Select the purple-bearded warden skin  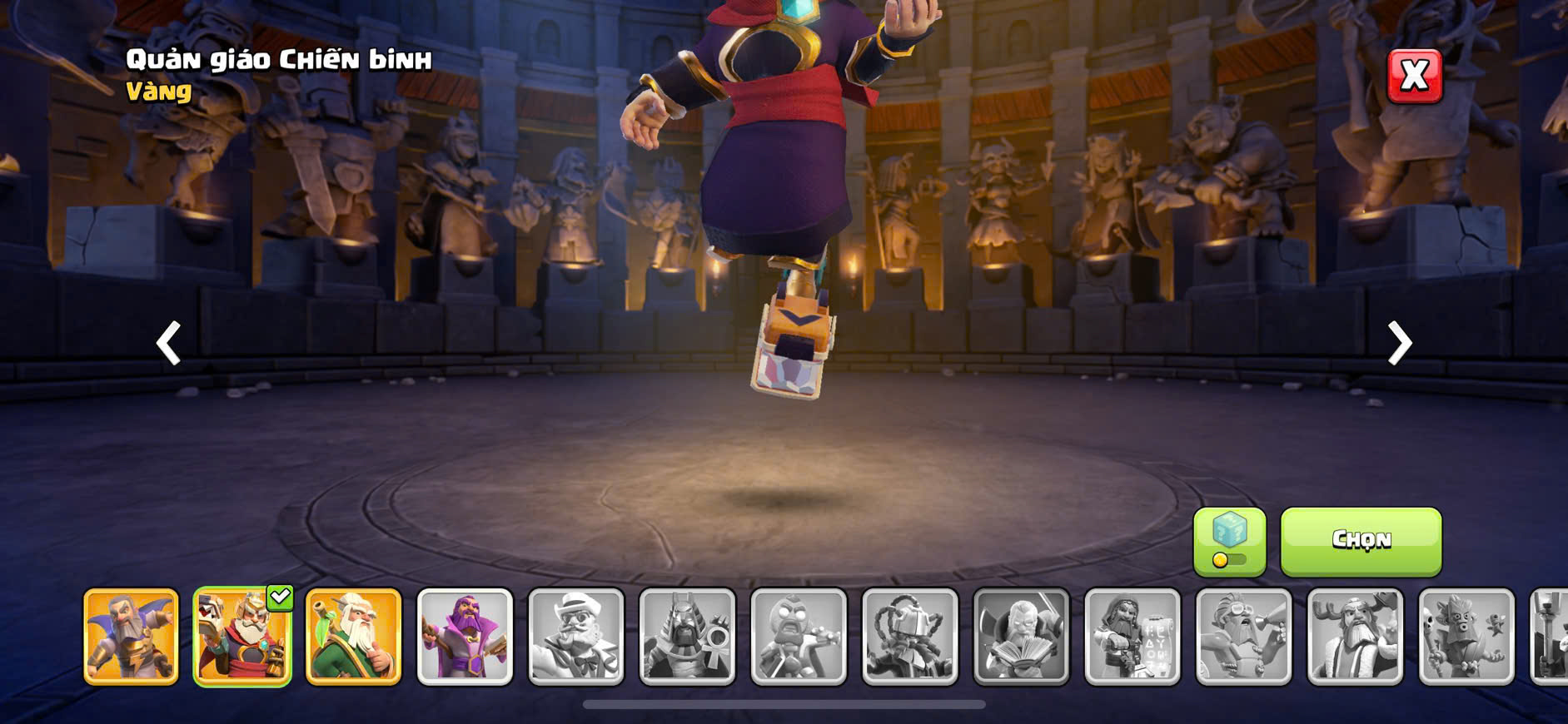point(465,637)
